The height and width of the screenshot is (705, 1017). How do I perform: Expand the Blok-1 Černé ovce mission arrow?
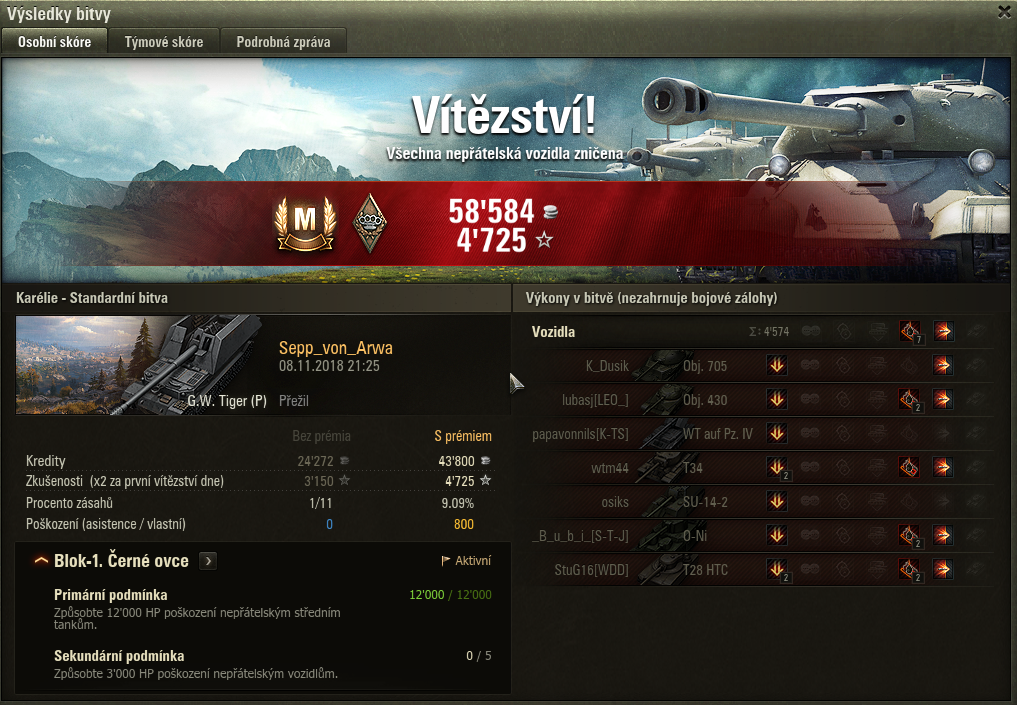coord(208,561)
